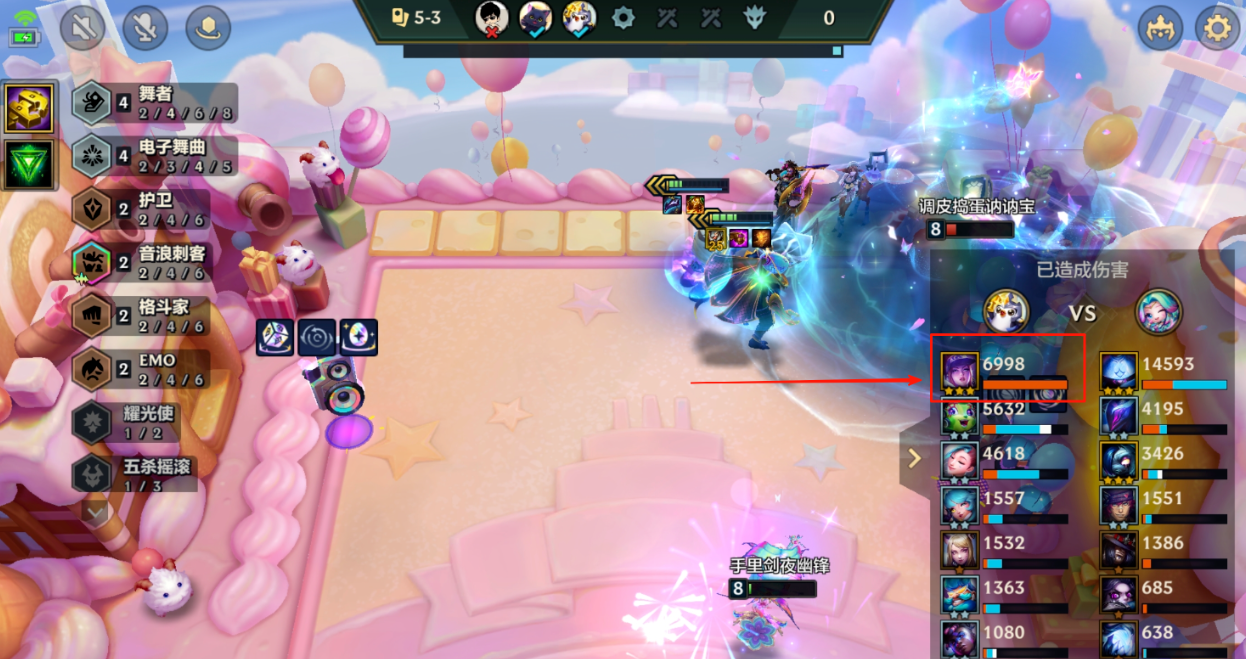Inspect the golden augment icon

(29, 108)
